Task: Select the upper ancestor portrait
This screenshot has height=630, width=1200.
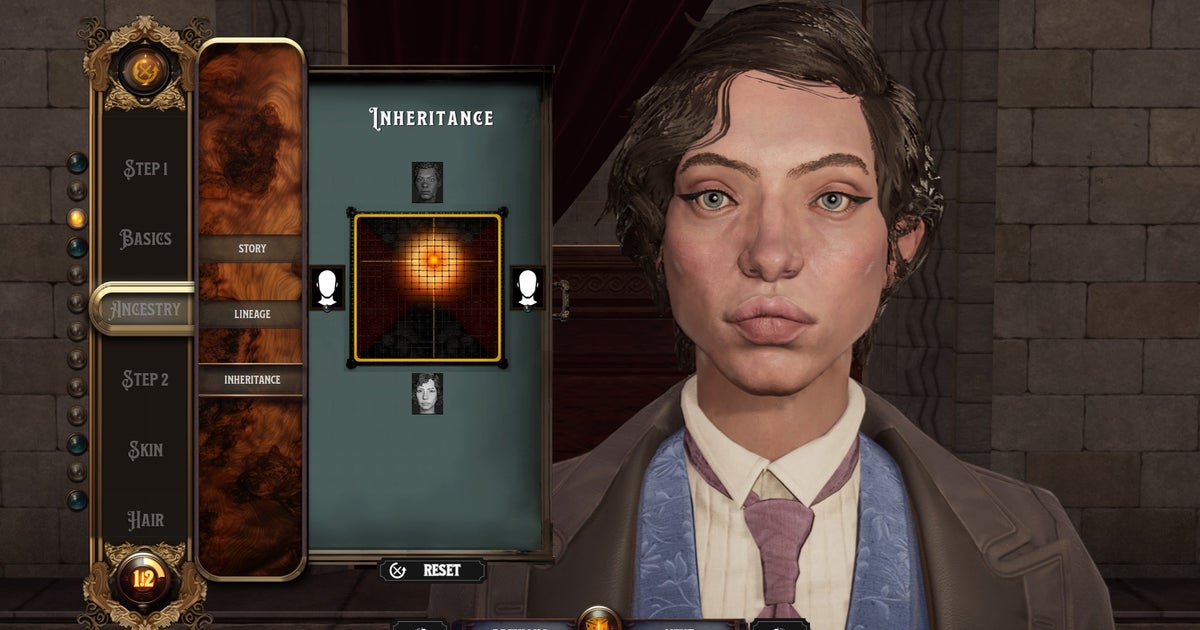Action: (427, 183)
